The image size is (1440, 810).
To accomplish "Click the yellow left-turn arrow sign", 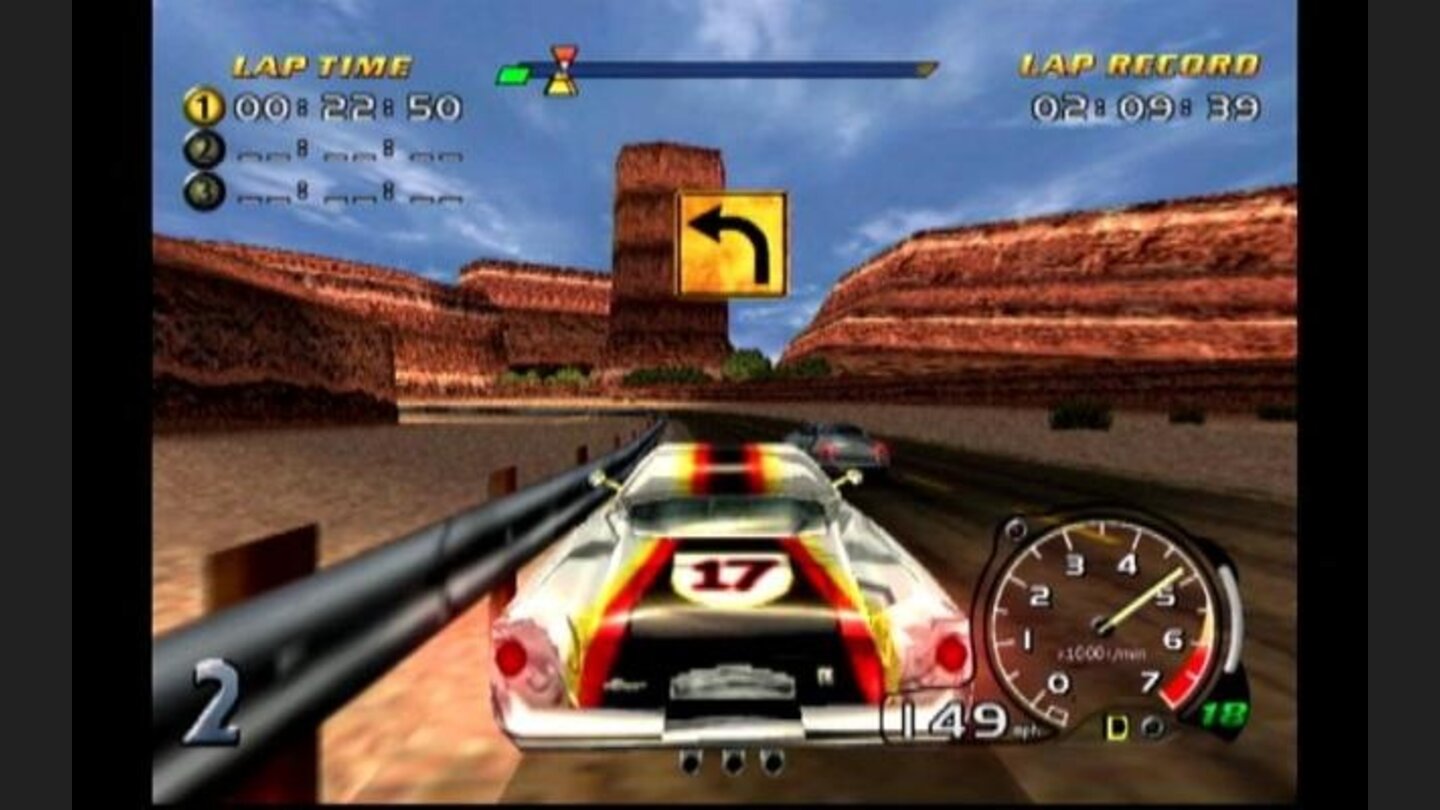I will click(728, 244).
